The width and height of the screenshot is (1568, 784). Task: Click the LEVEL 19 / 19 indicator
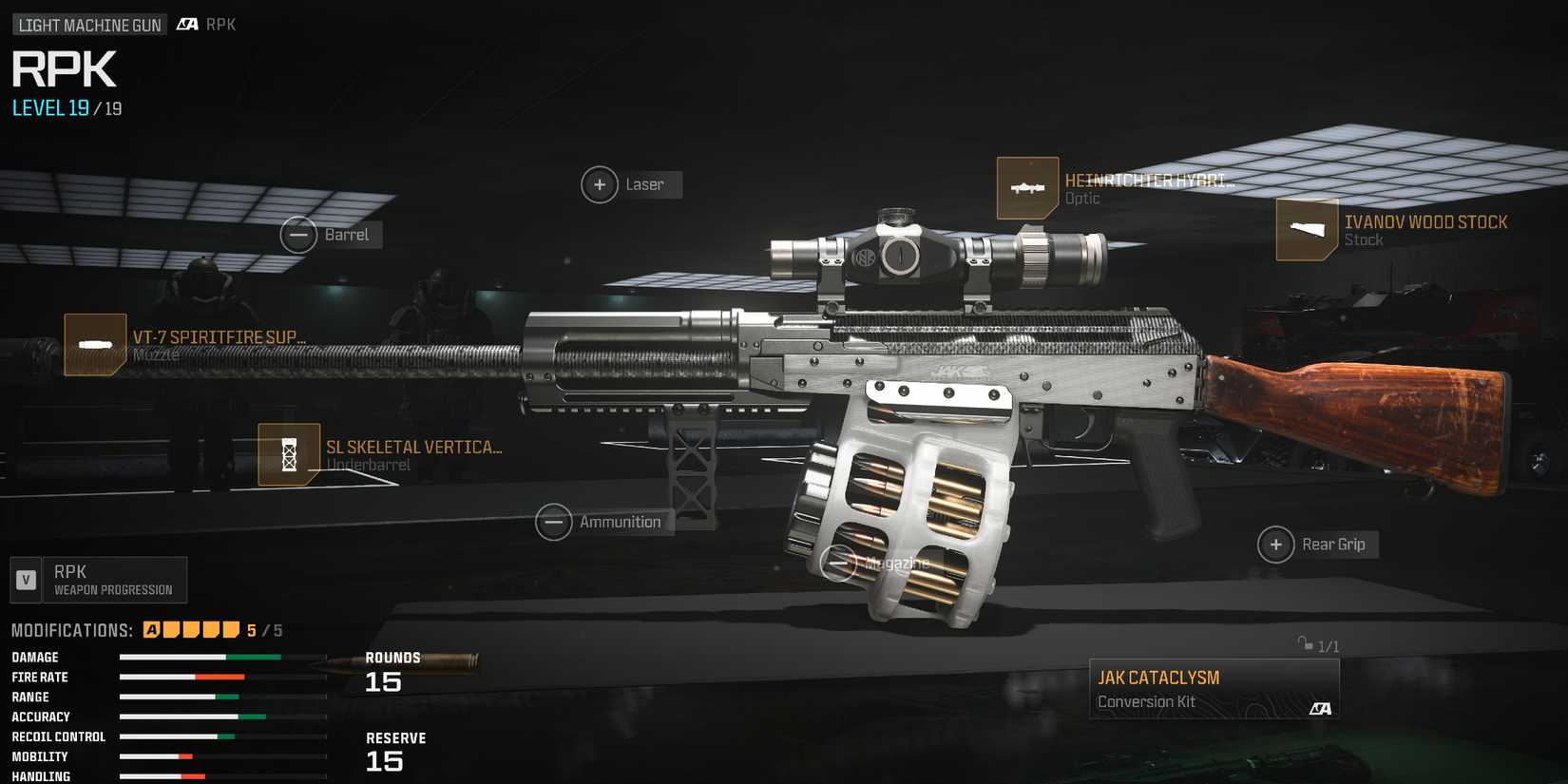pos(62,108)
